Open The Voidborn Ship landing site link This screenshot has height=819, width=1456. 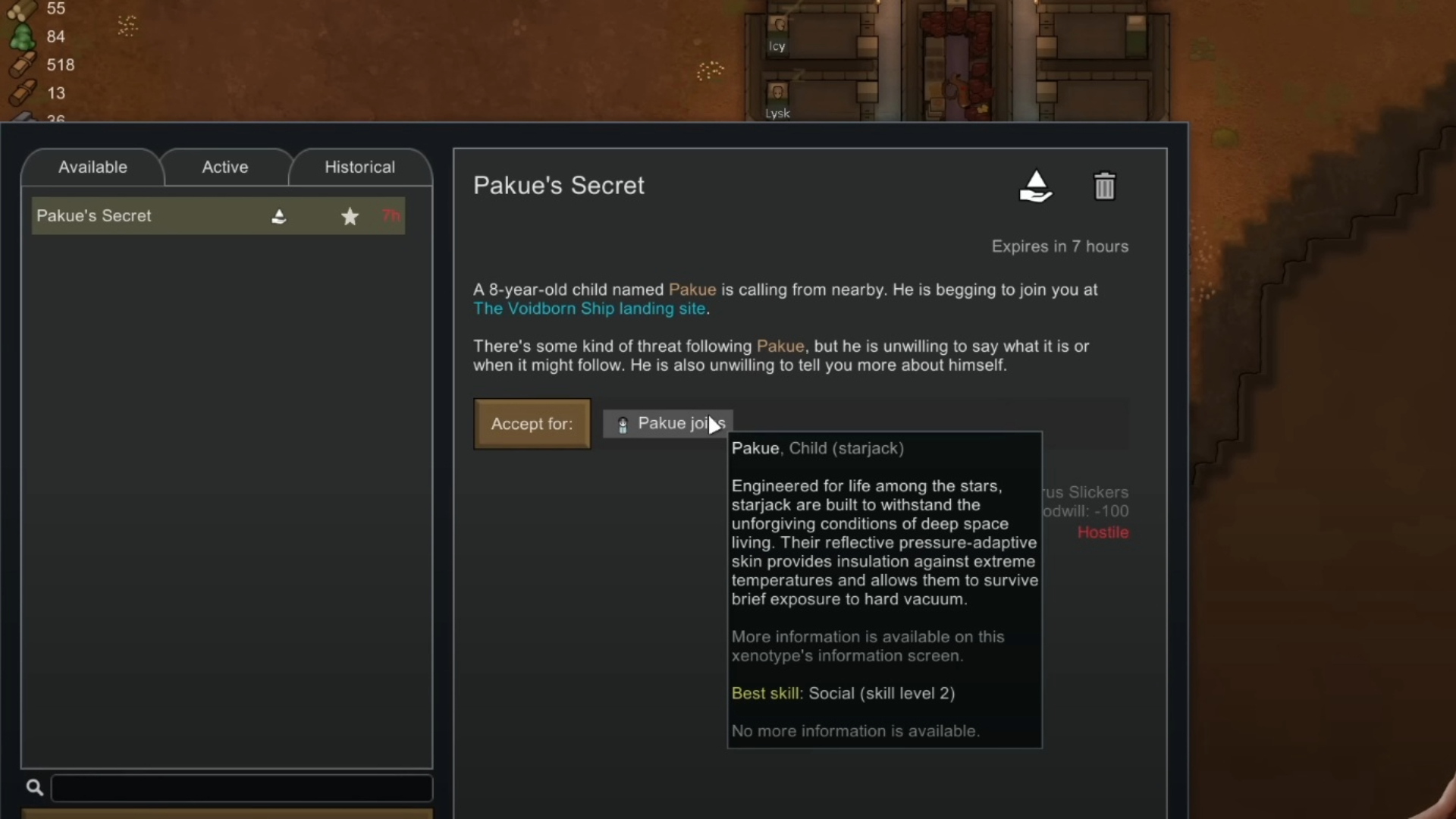pyautogui.click(x=589, y=309)
